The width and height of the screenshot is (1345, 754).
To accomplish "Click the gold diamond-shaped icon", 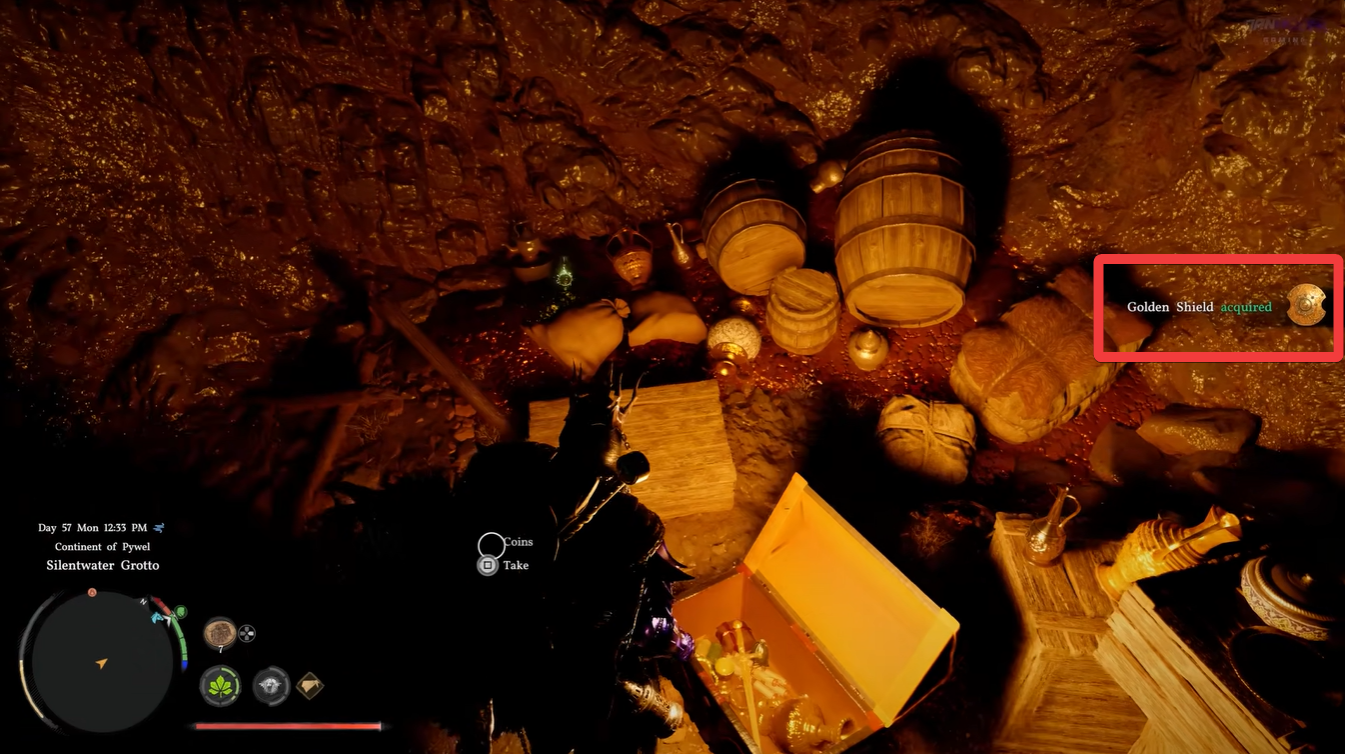I will pyautogui.click(x=310, y=686).
